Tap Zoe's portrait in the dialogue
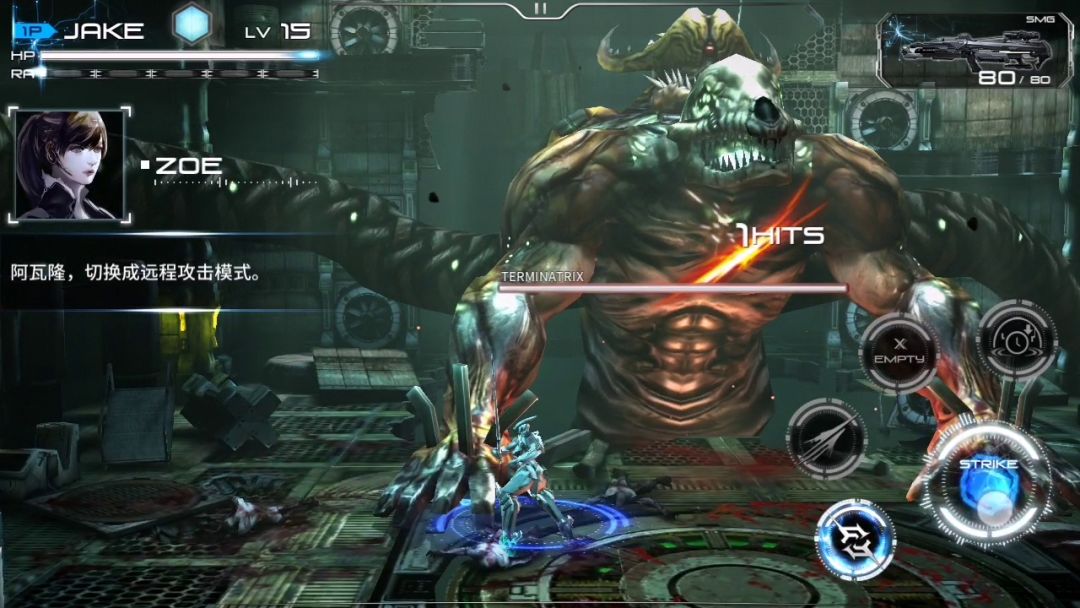 coord(70,164)
